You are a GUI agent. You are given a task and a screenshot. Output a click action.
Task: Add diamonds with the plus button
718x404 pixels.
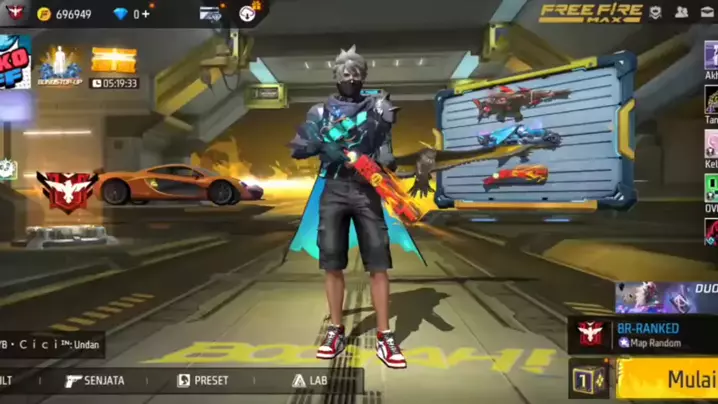pyautogui.click(x=147, y=14)
